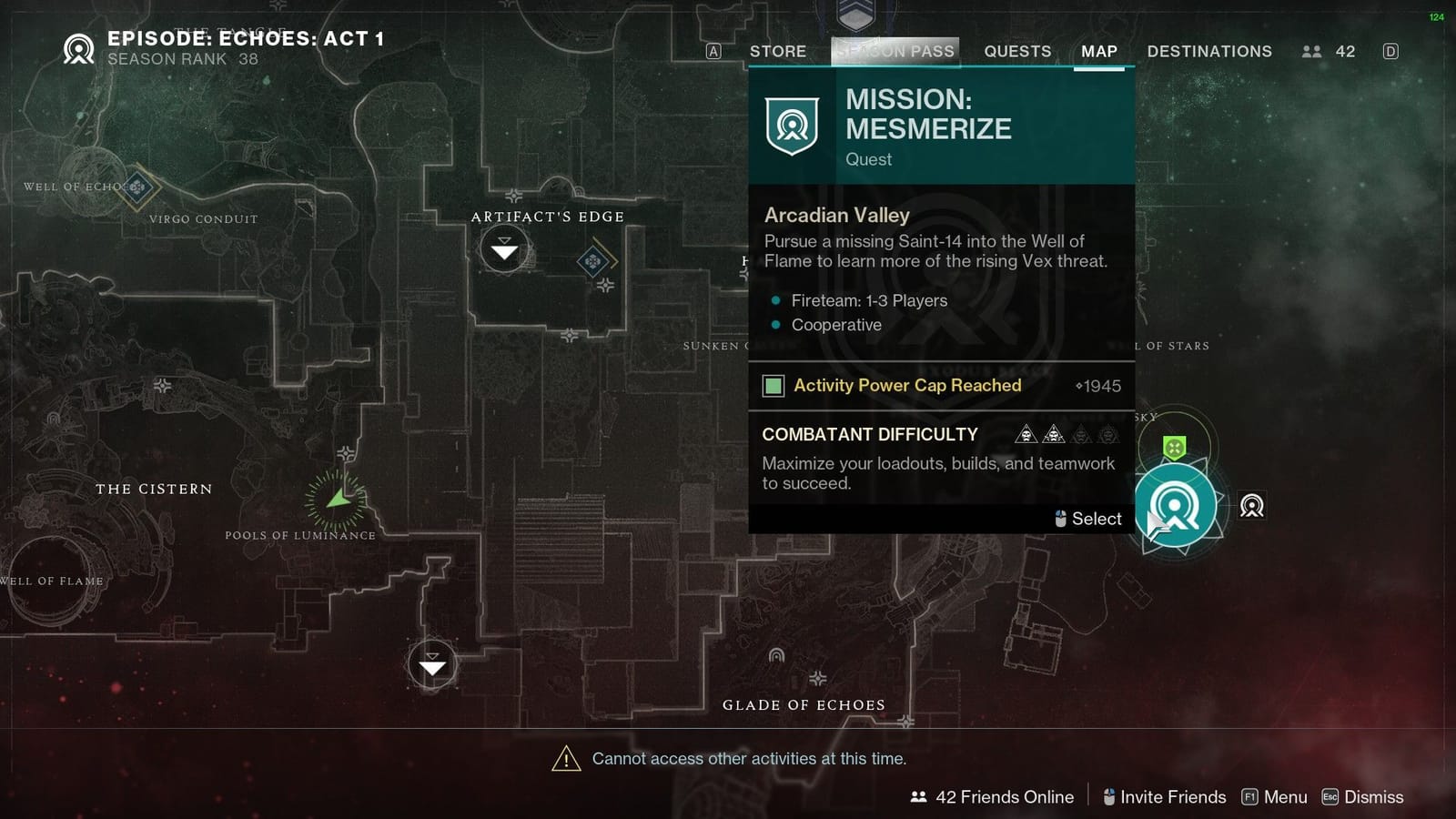Click the smaller quest node icon right of the mission

click(1253, 507)
